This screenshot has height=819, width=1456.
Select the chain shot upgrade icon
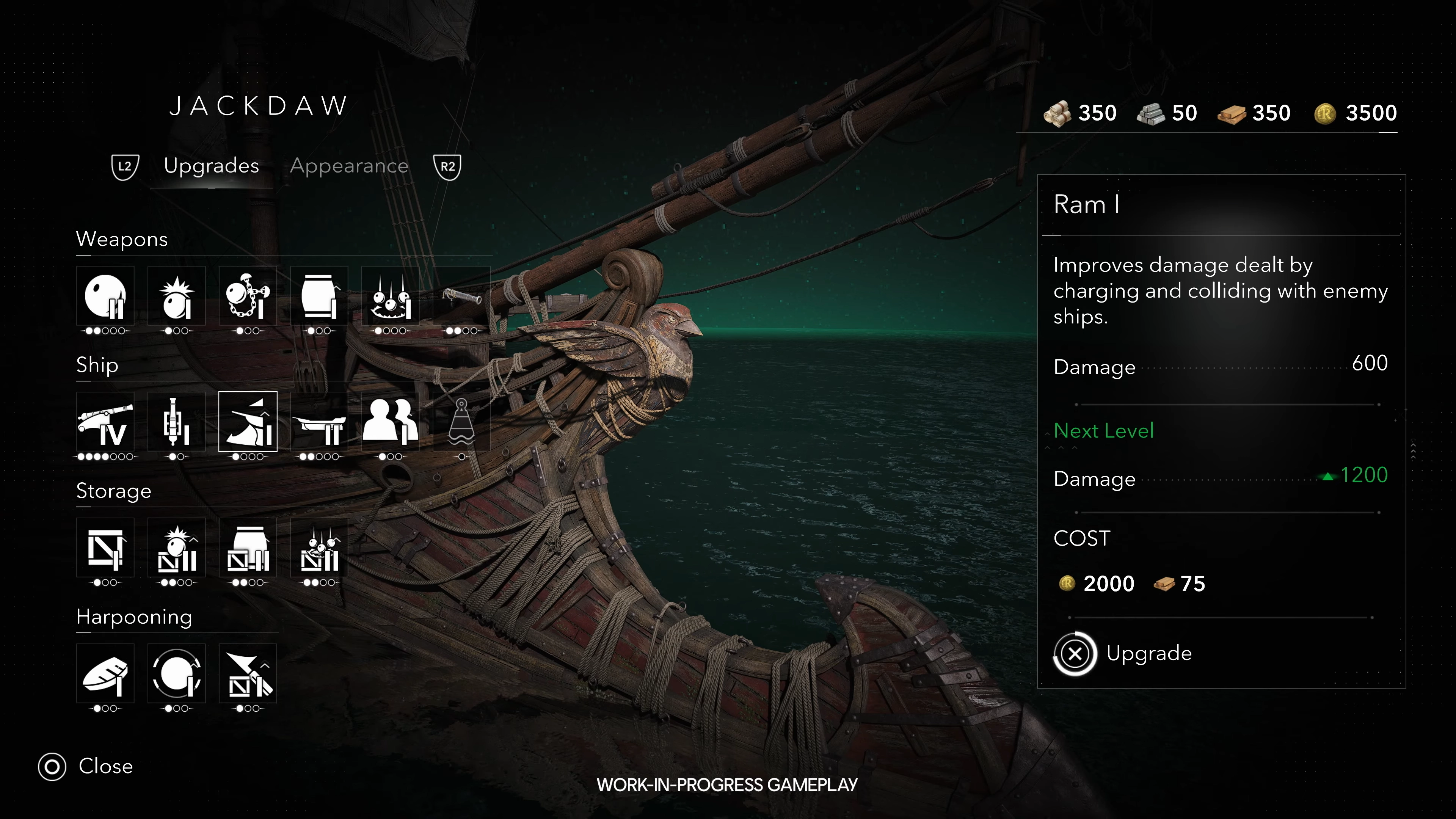click(x=248, y=296)
